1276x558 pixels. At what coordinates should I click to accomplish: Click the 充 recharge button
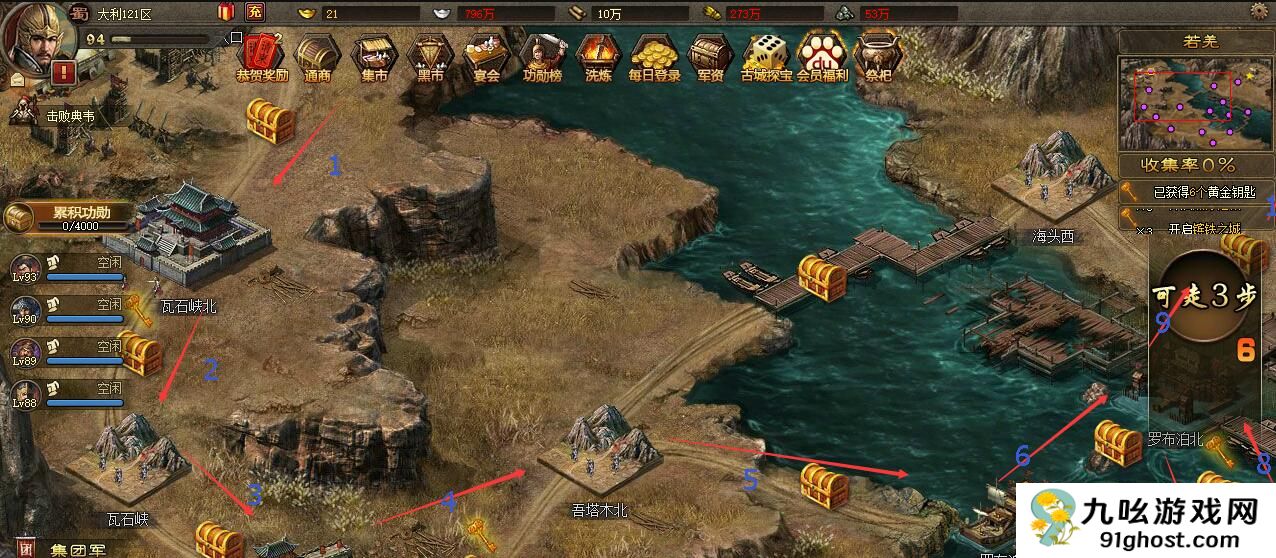click(255, 12)
